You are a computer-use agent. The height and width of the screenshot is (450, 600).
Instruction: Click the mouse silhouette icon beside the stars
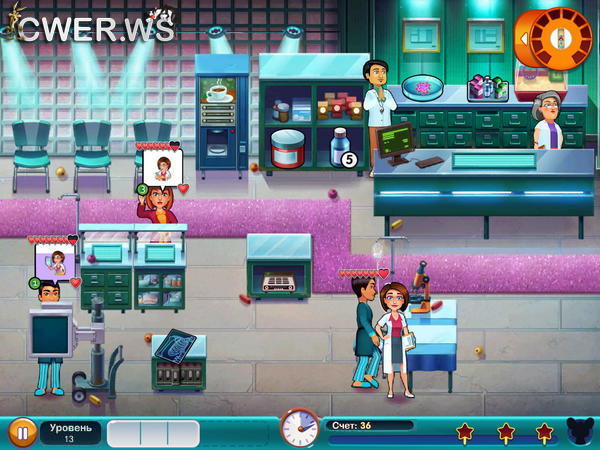click(579, 432)
